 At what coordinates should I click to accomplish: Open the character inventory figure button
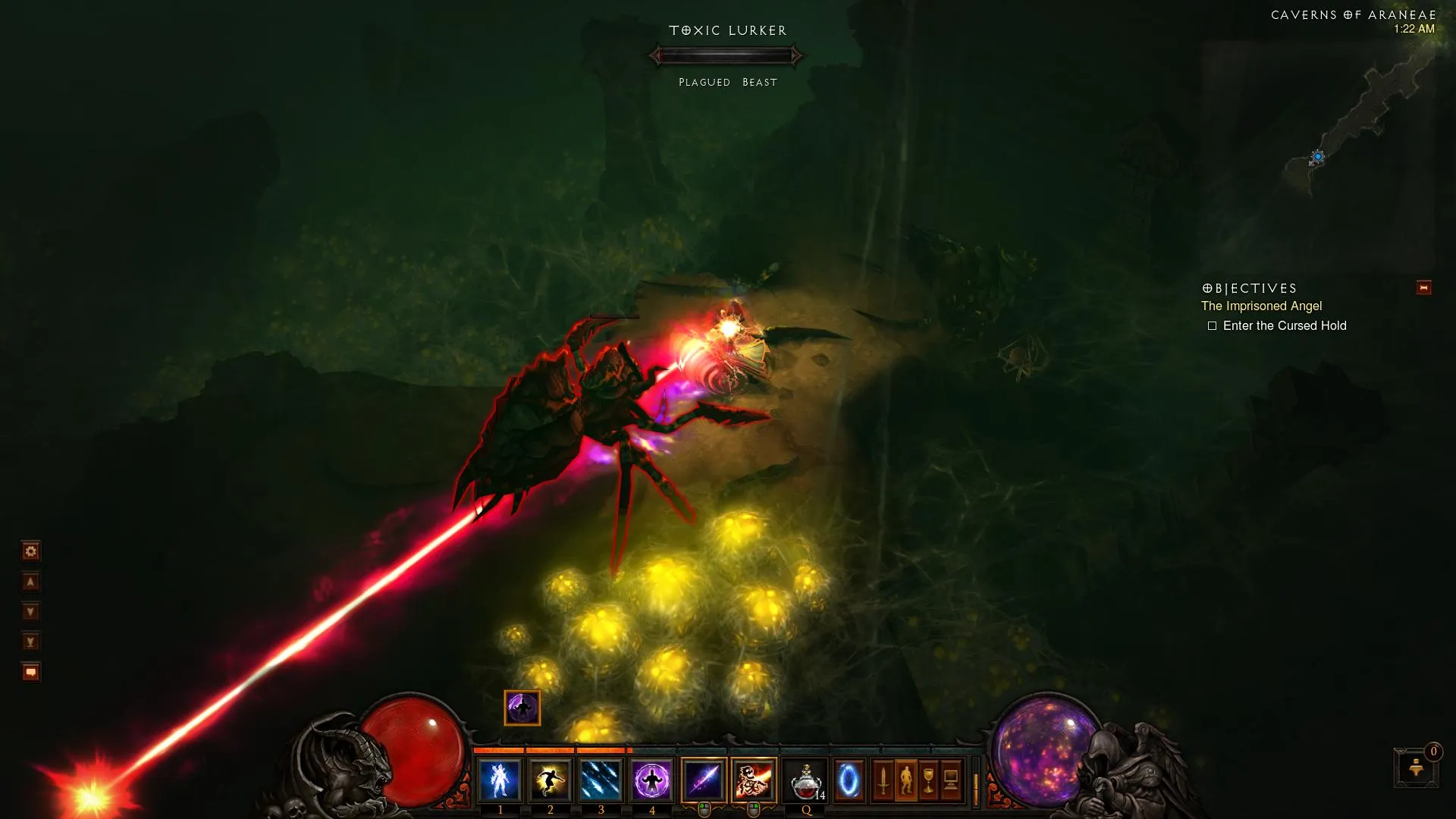[x=905, y=780]
